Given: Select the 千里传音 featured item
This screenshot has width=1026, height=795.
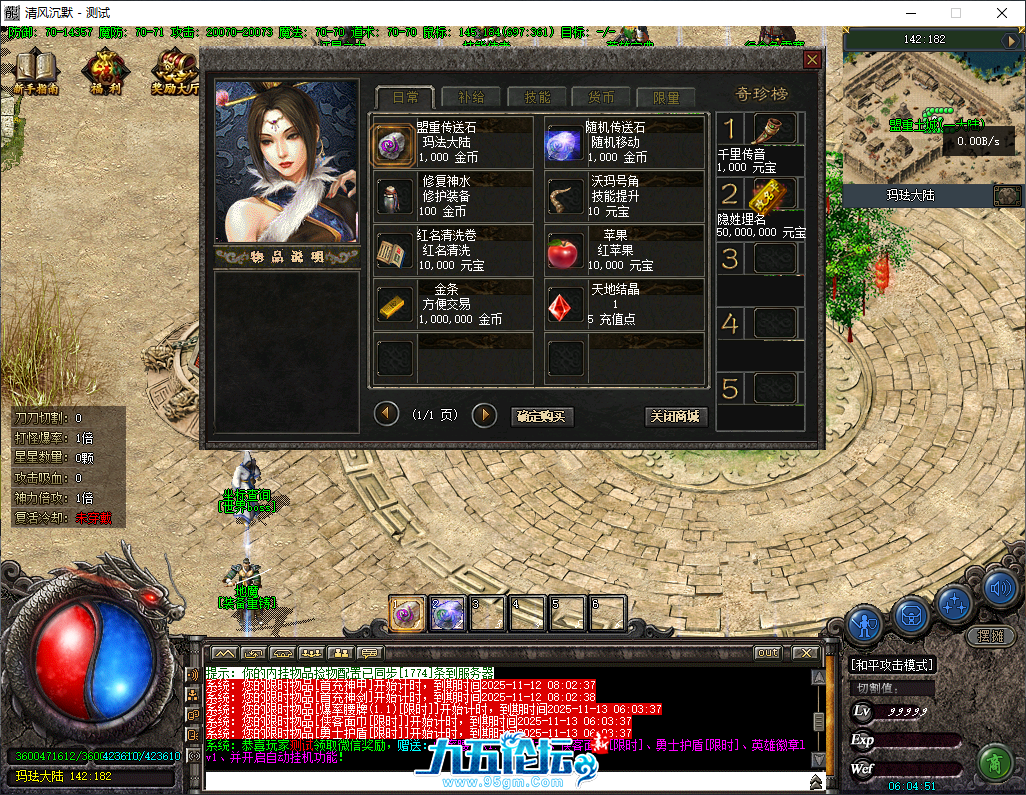Looking at the screenshot, I should [x=774, y=129].
